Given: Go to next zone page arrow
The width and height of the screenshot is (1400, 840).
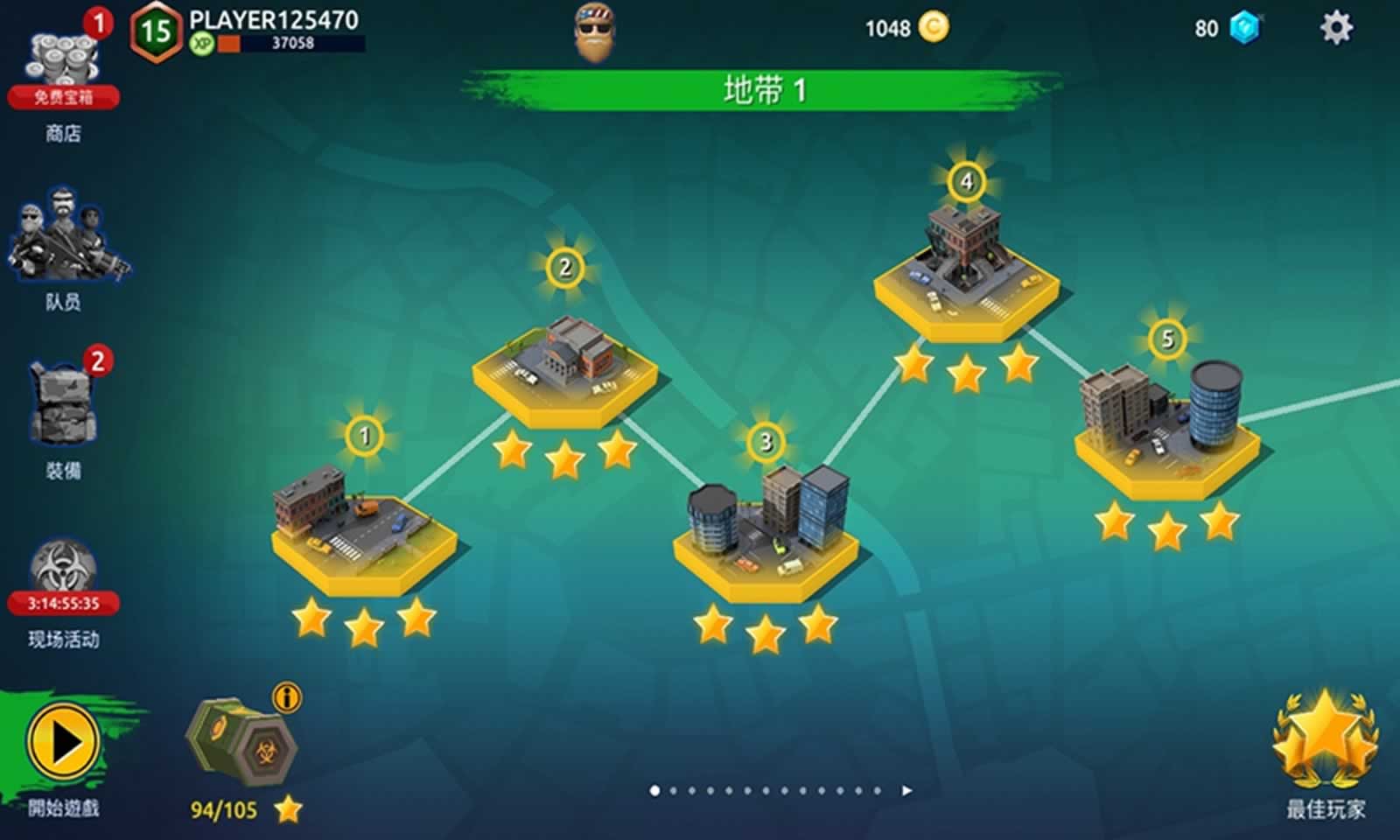Looking at the screenshot, I should point(907,791).
